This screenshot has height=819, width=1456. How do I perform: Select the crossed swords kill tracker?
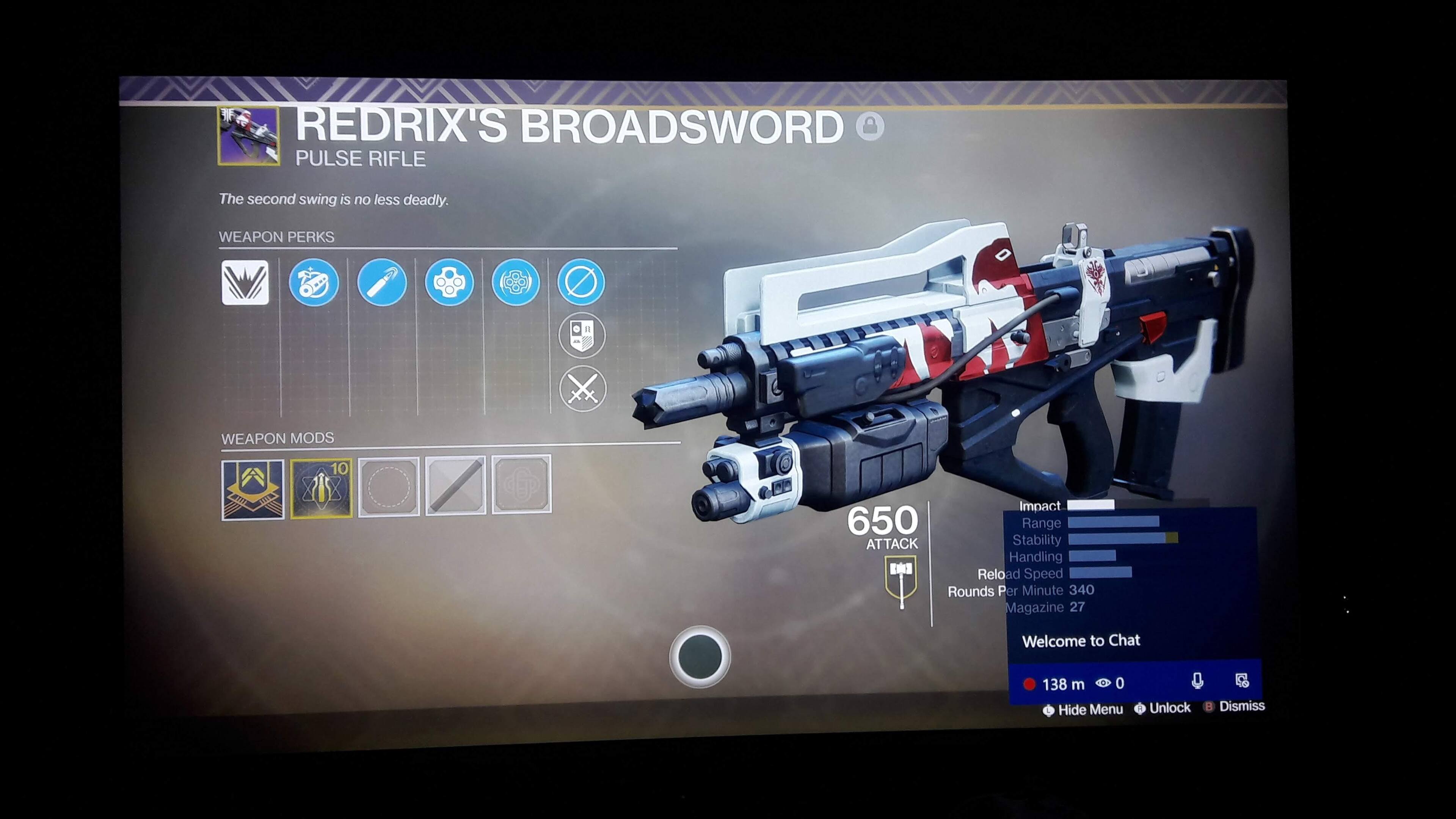(x=583, y=389)
